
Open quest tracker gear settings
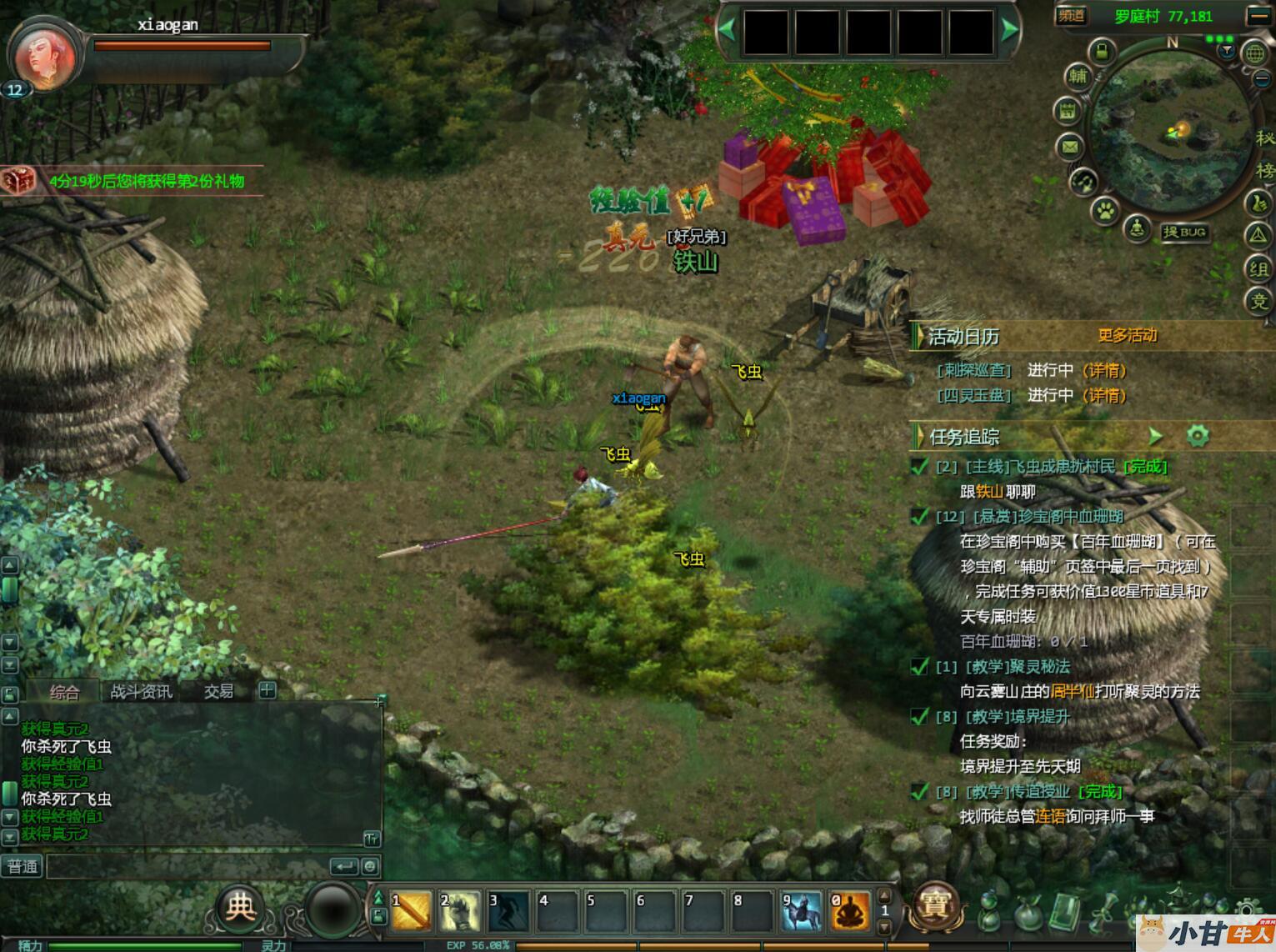pyautogui.click(x=1198, y=435)
